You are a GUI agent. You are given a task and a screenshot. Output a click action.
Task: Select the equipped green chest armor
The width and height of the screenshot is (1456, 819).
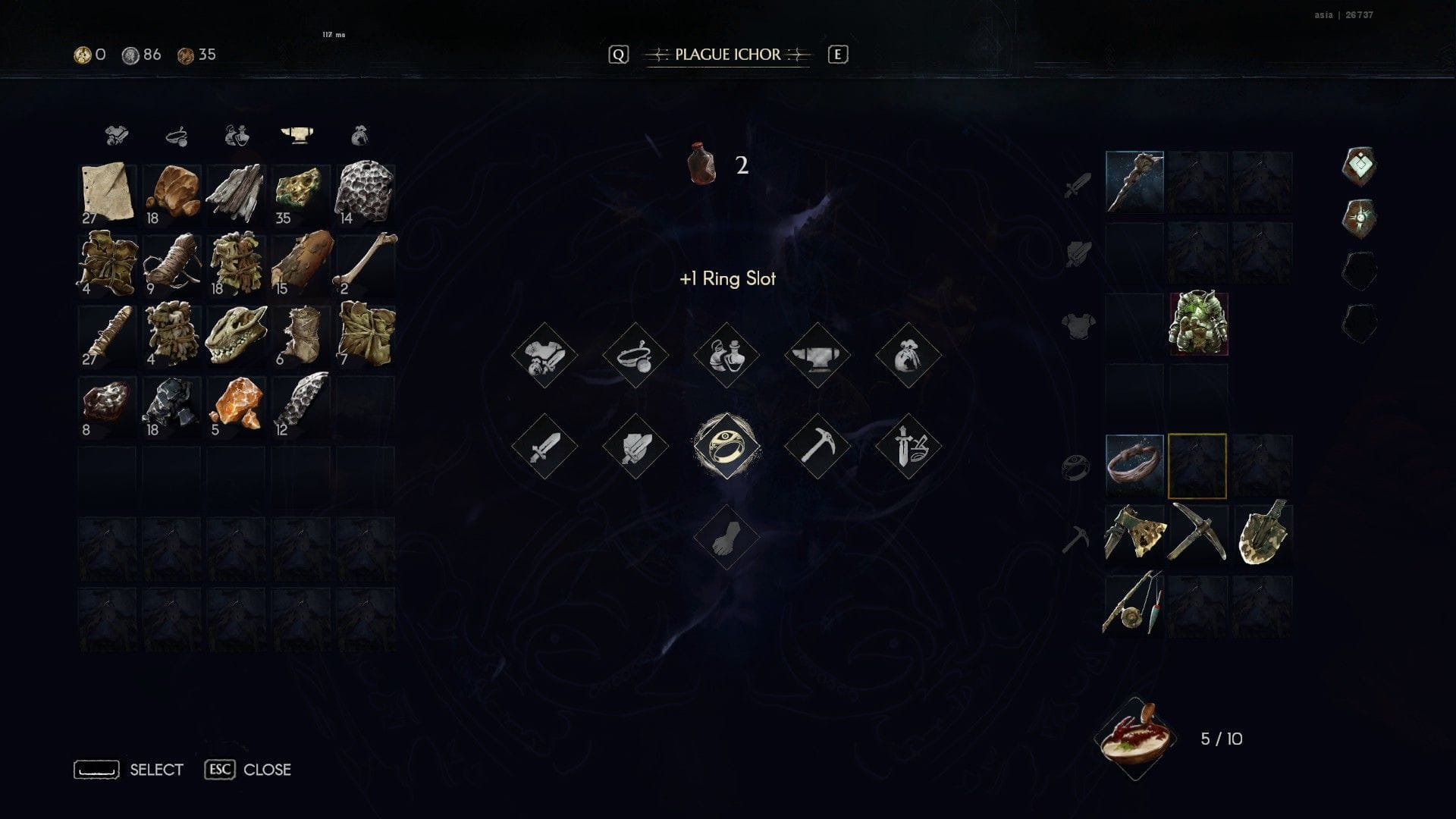point(1198,324)
